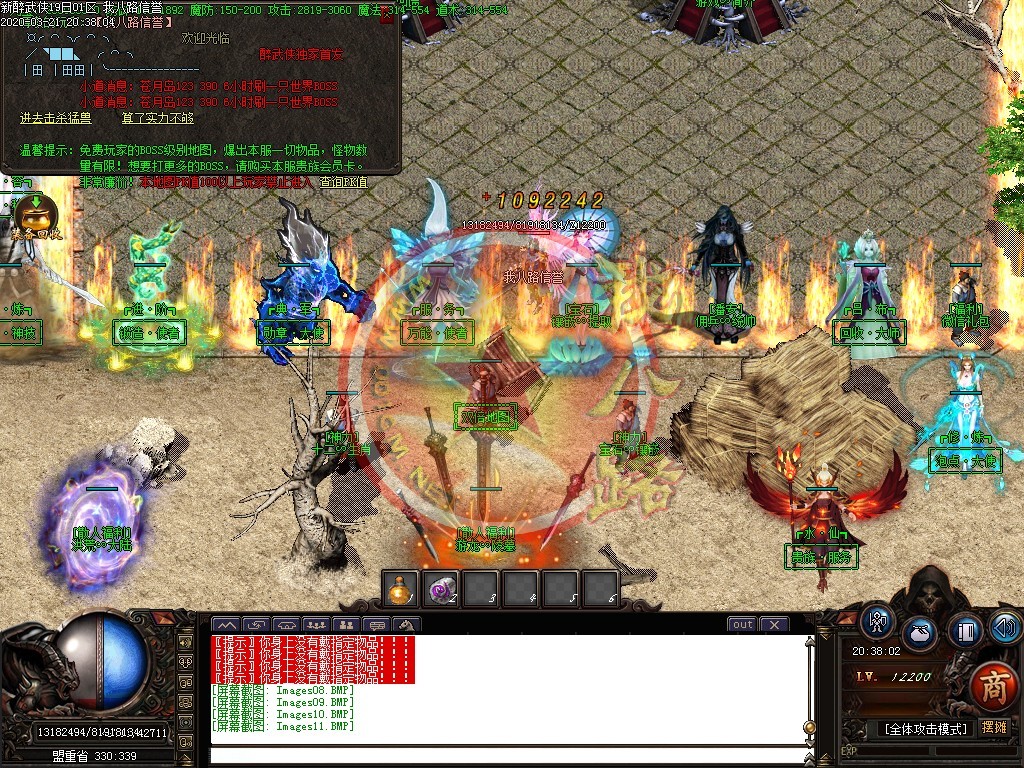Screen dimensions: 1024x768
Task: Close the chat window with X
Action: click(x=774, y=625)
